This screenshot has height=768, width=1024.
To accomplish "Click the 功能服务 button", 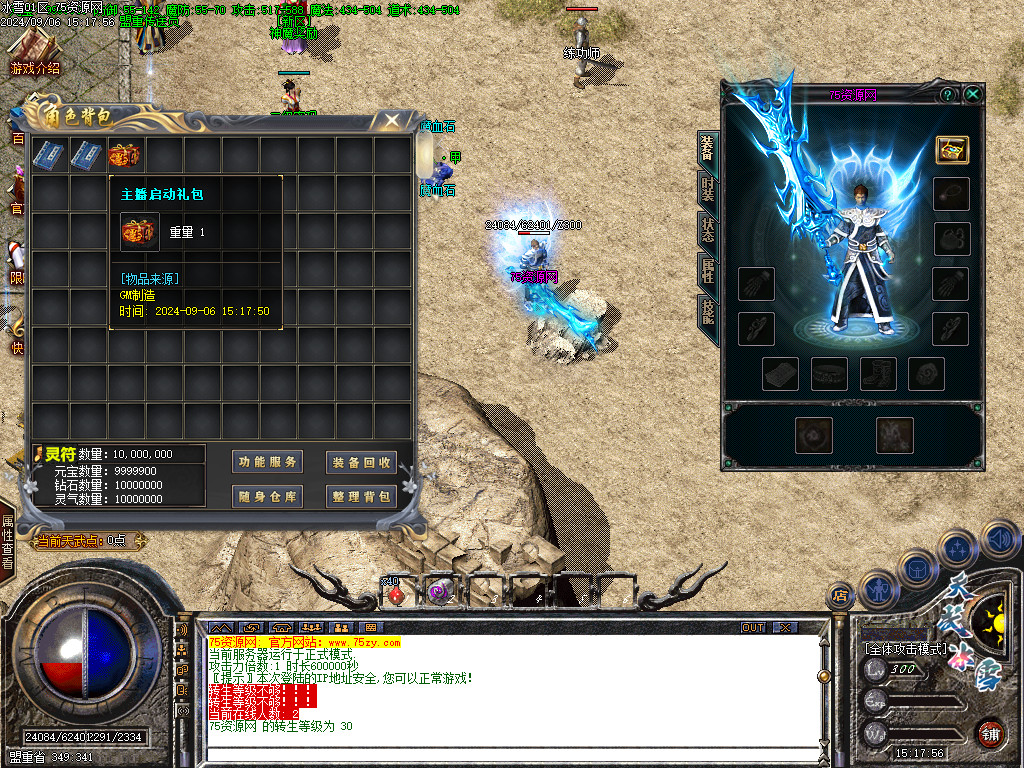I will pos(267,462).
